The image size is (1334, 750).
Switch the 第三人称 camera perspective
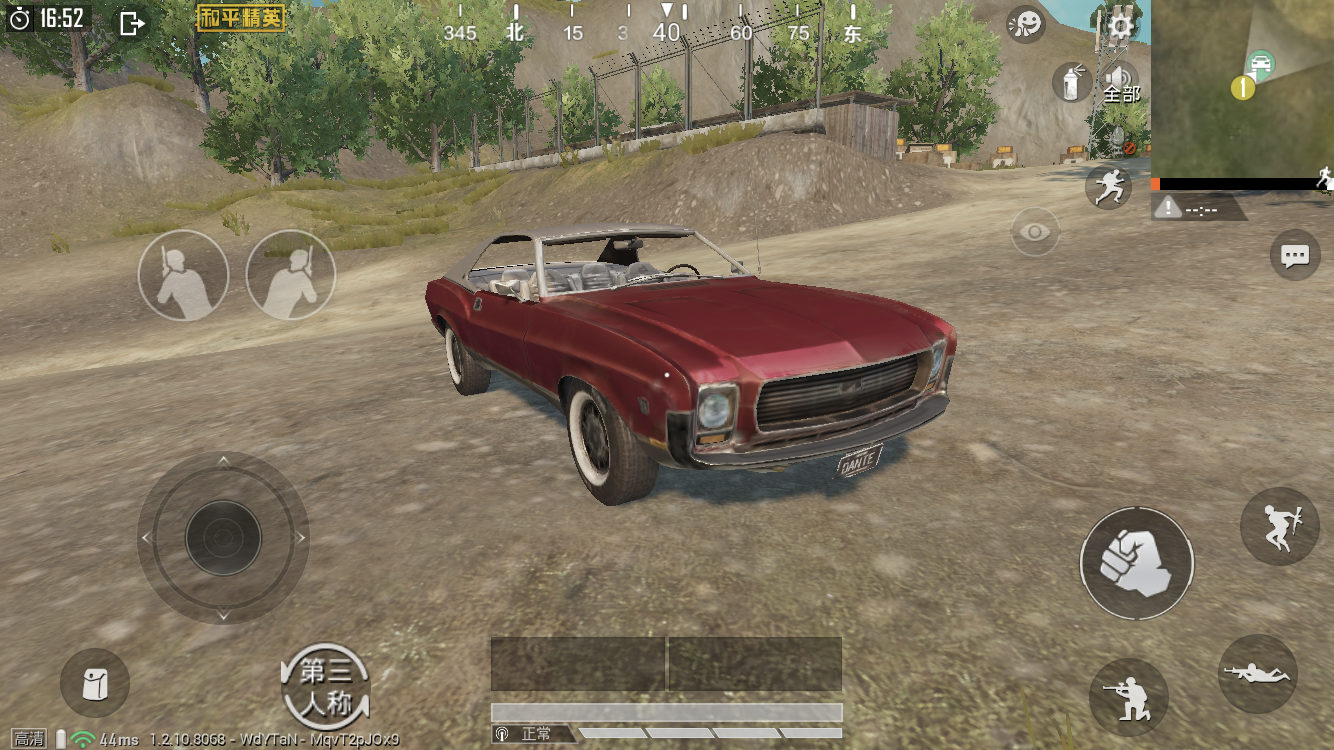pyautogui.click(x=325, y=686)
